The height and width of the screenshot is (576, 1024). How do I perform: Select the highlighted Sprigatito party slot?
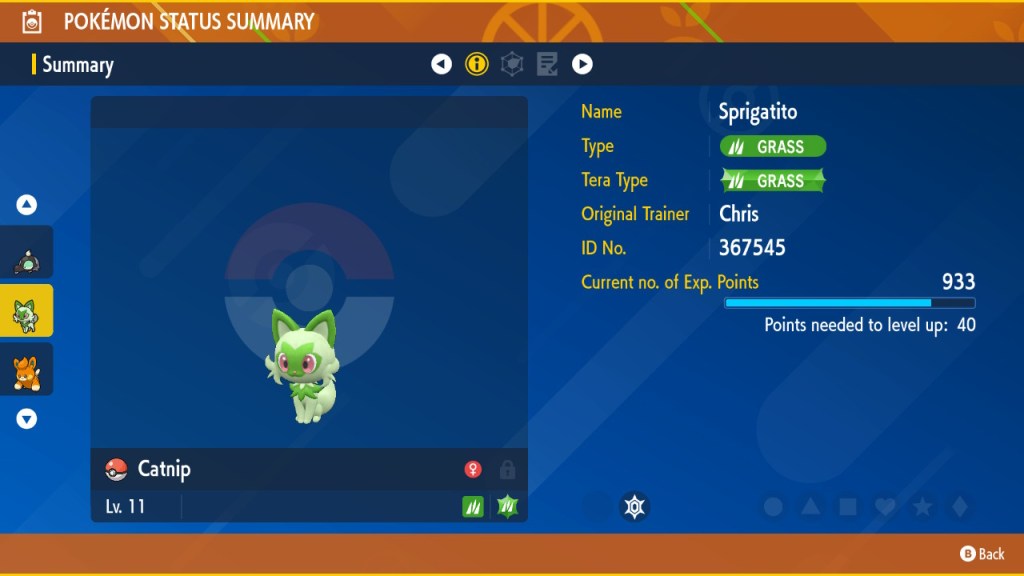(26, 312)
